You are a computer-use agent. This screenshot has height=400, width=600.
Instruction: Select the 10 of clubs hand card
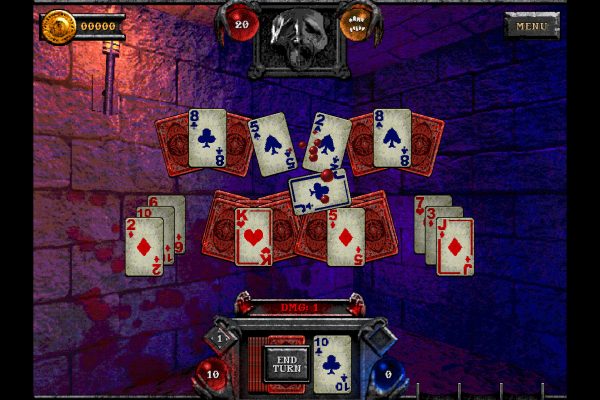point(332,364)
